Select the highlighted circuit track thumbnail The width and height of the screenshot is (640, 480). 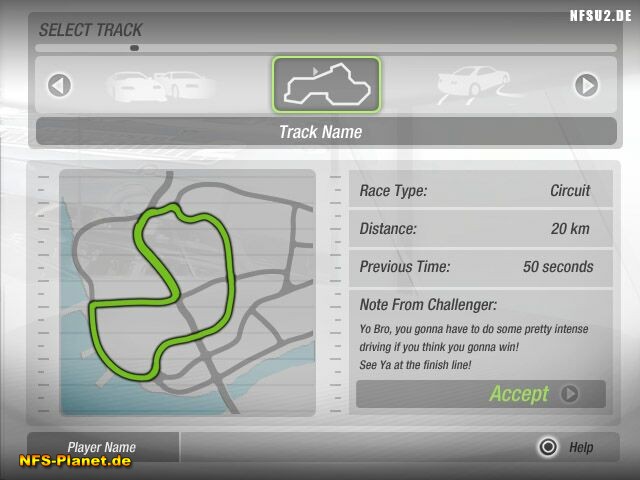pyautogui.click(x=326, y=85)
